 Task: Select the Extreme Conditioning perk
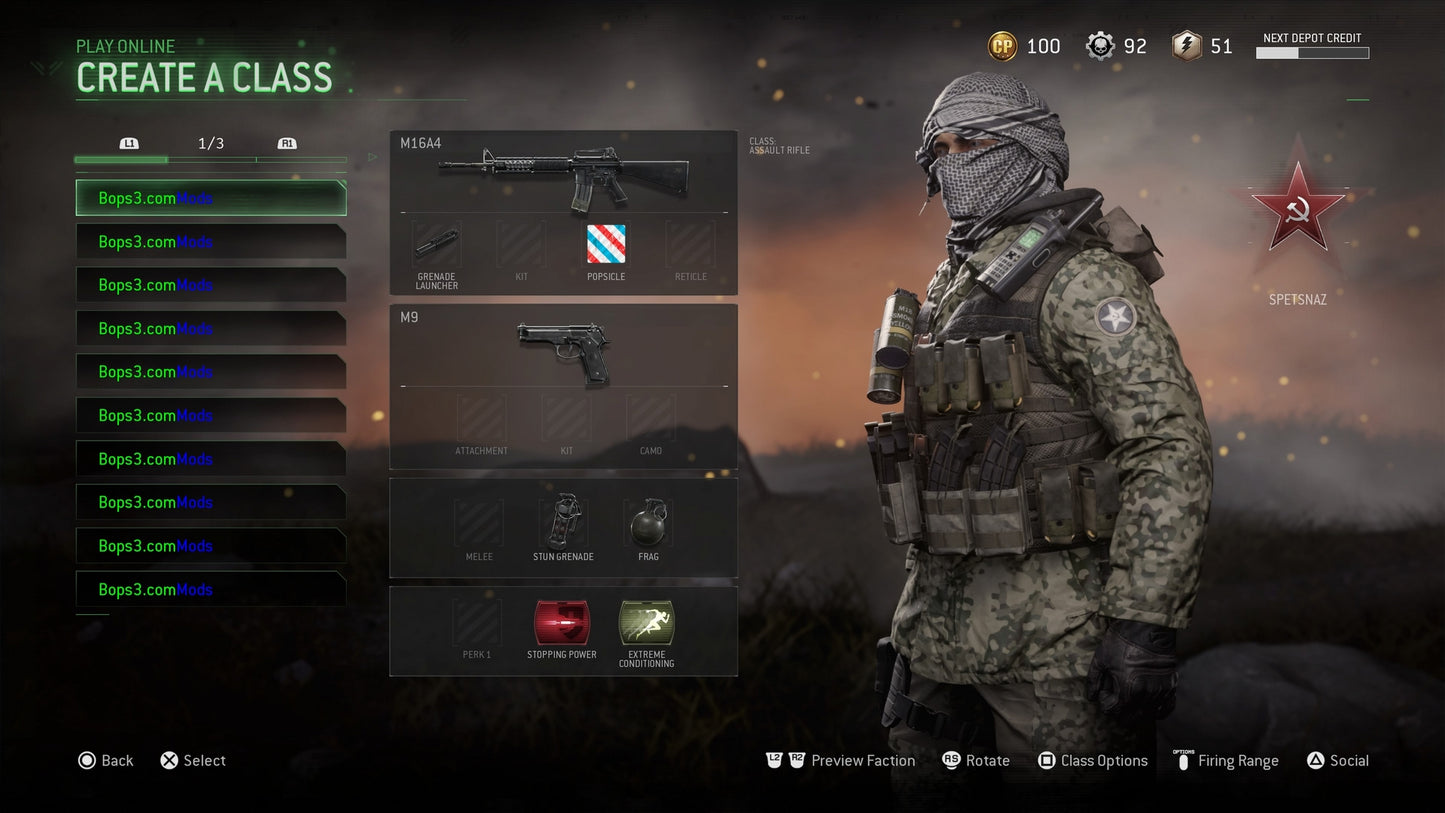(645, 623)
